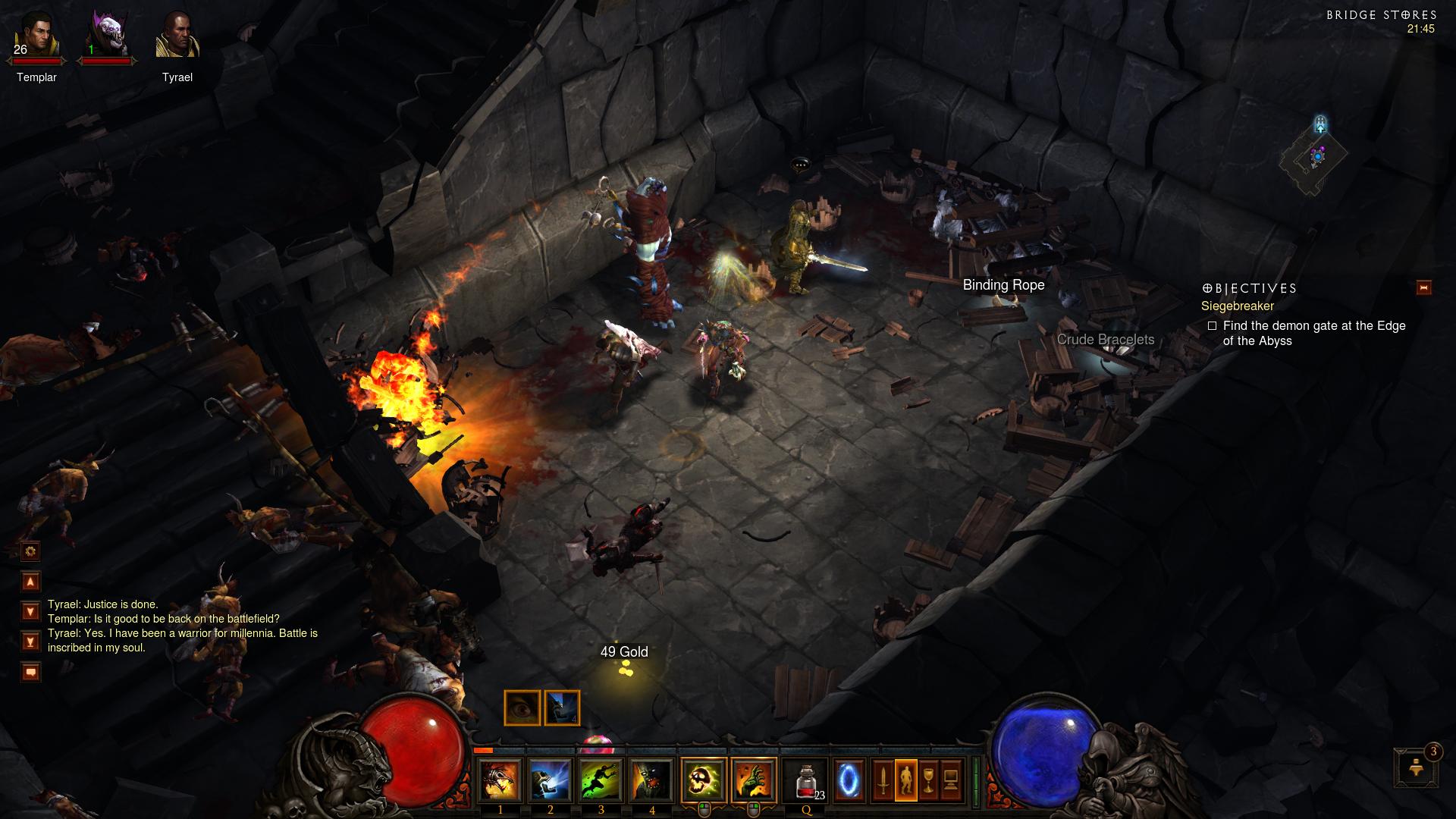Select the green flaming skull skill
Viewport: 1456px width, 819px height.
704,780
